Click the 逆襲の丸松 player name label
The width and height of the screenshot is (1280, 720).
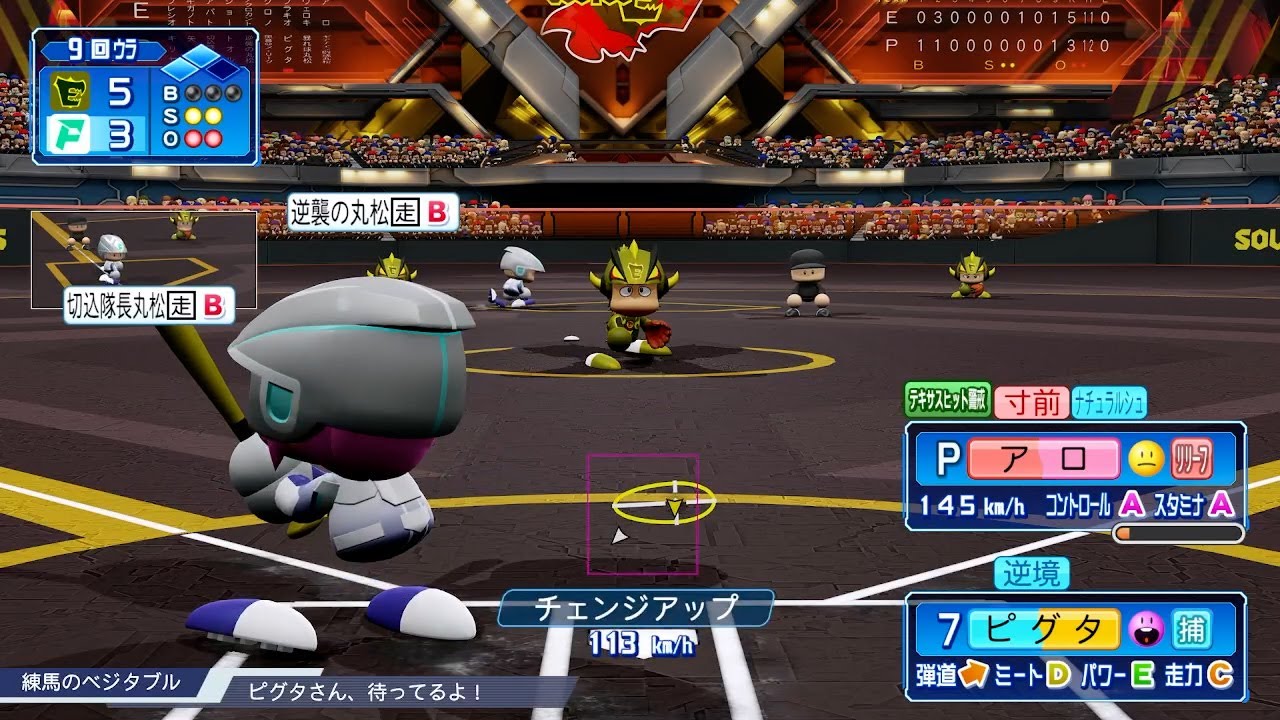point(372,212)
